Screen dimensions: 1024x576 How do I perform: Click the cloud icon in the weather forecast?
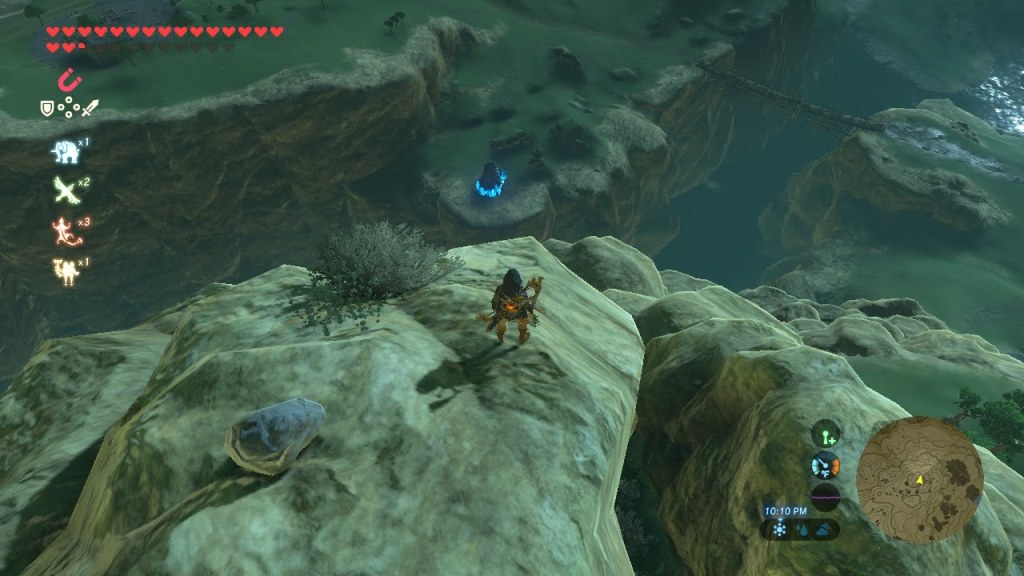pos(825,530)
